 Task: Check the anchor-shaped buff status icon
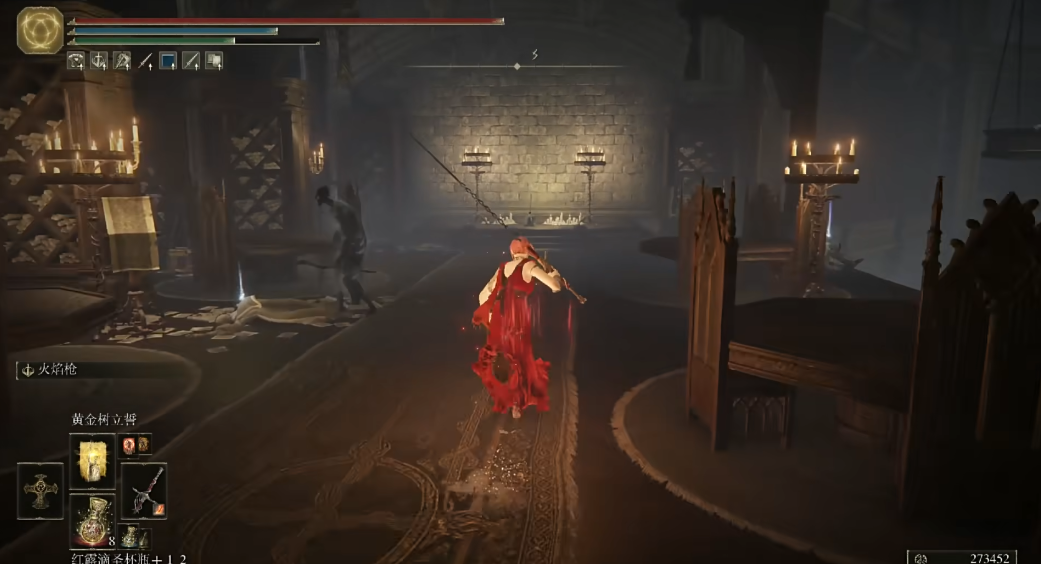click(99, 61)
